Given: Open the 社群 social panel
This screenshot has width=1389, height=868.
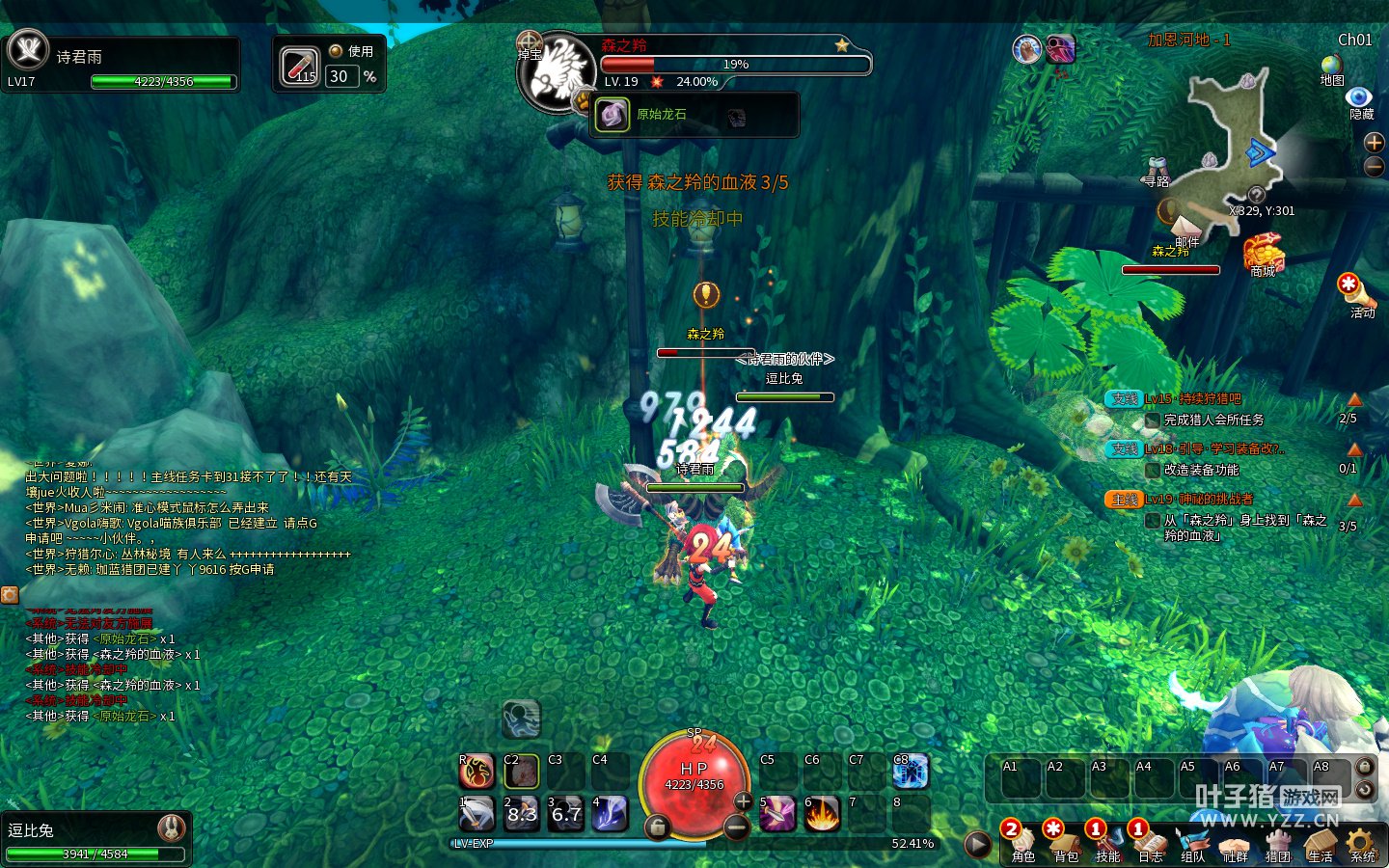Looking at the screenshot, I should [x=1235, y=842].
